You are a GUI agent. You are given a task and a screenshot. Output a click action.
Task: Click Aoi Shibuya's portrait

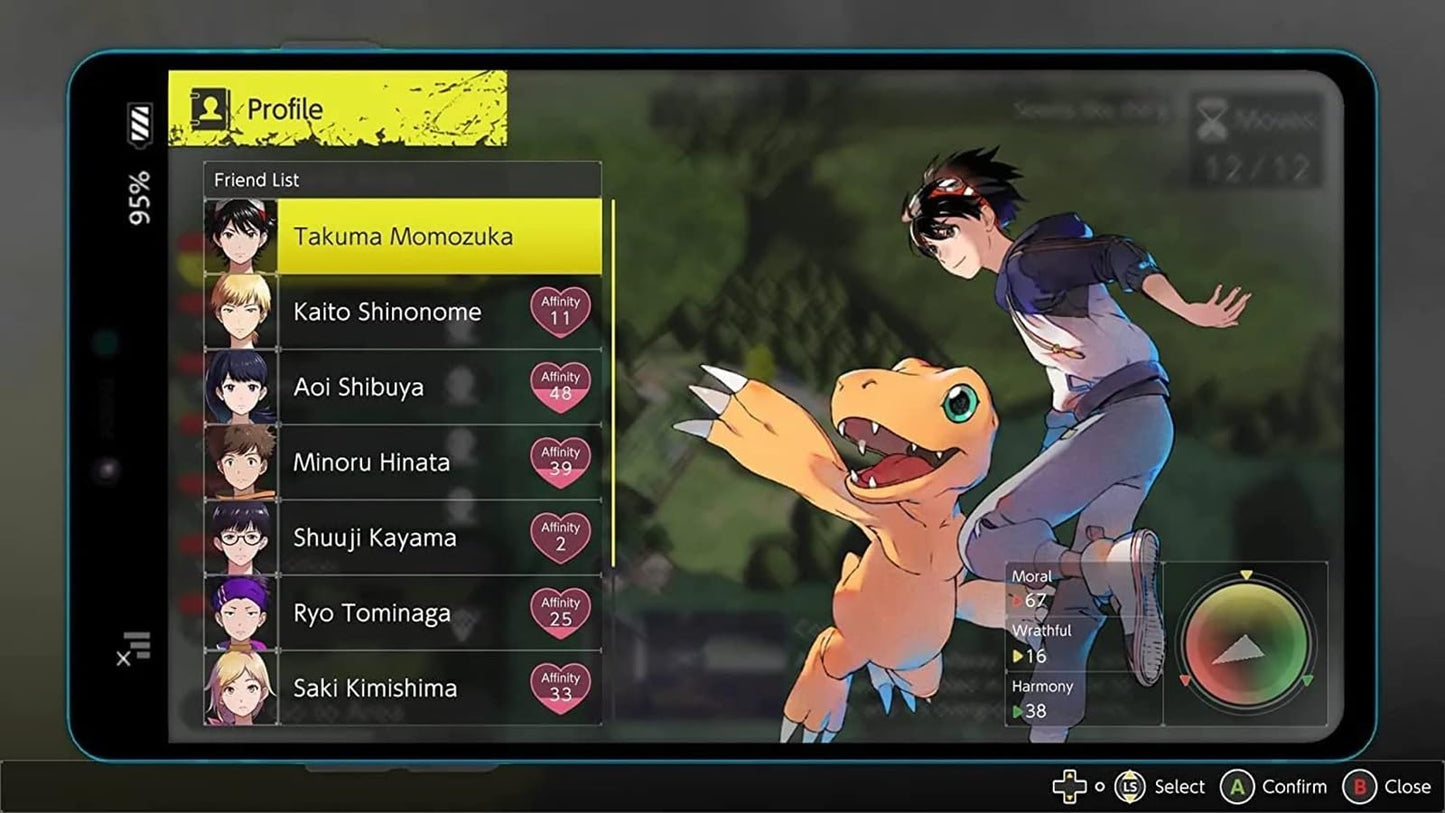(x=241, y=387)
